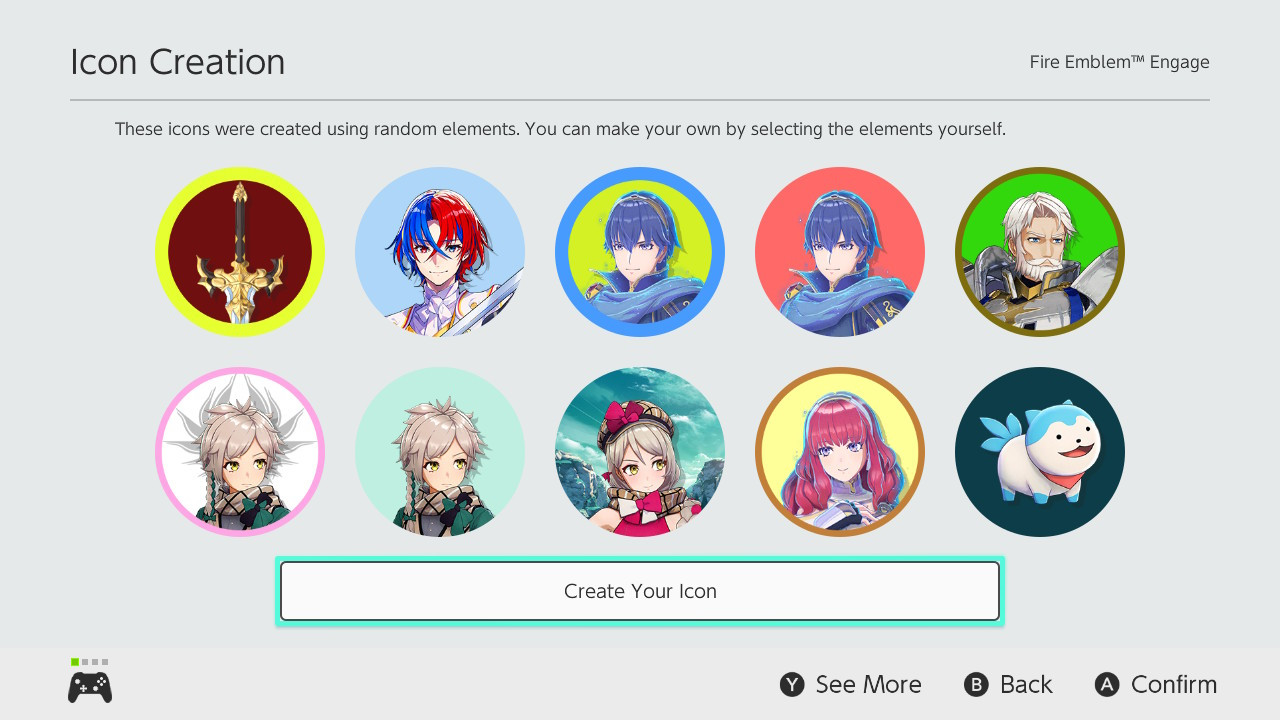
Task: Select the golden sword icon on maroon background
Action: (240, 251)
